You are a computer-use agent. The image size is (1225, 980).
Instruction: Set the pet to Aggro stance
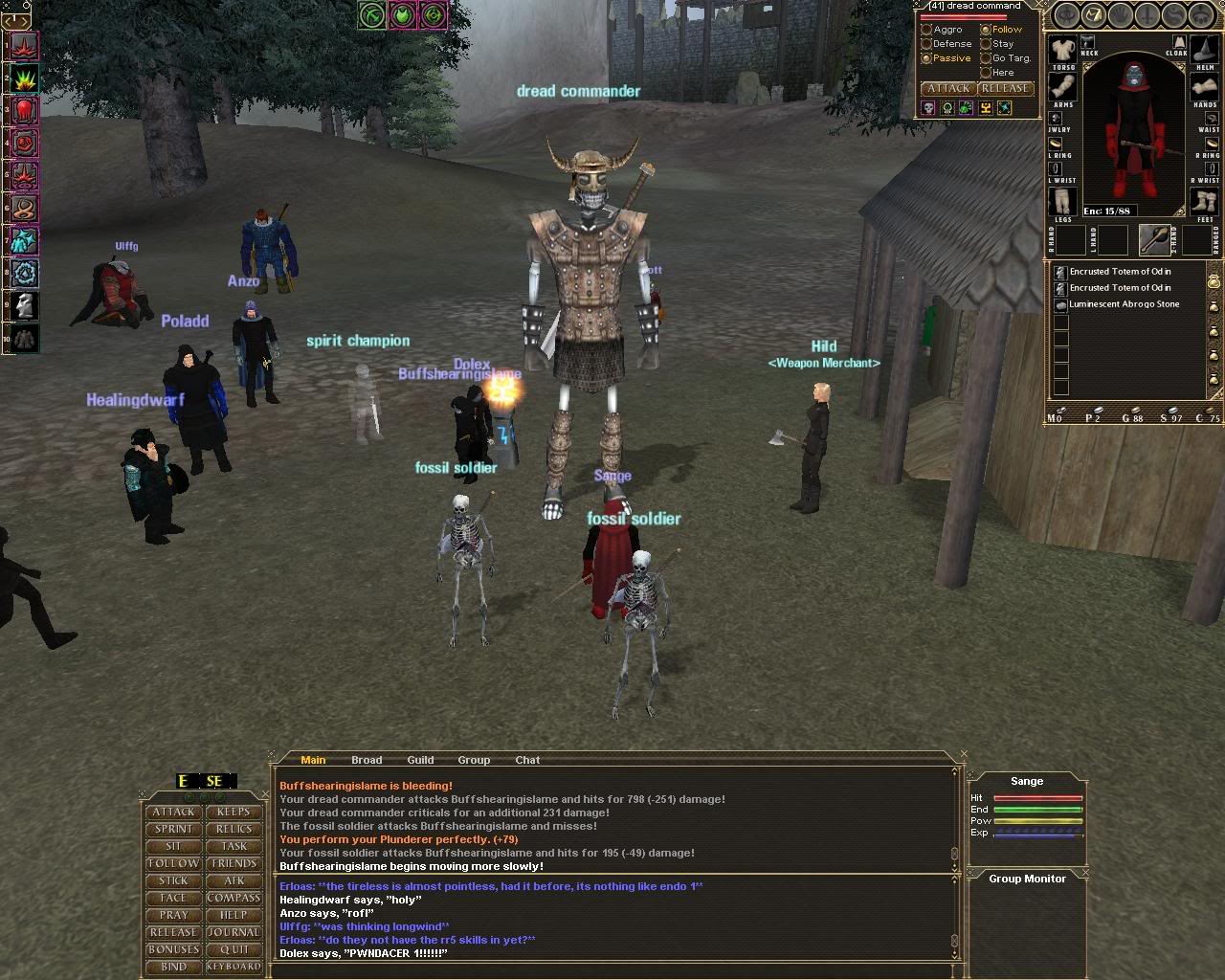pos(926,30)
